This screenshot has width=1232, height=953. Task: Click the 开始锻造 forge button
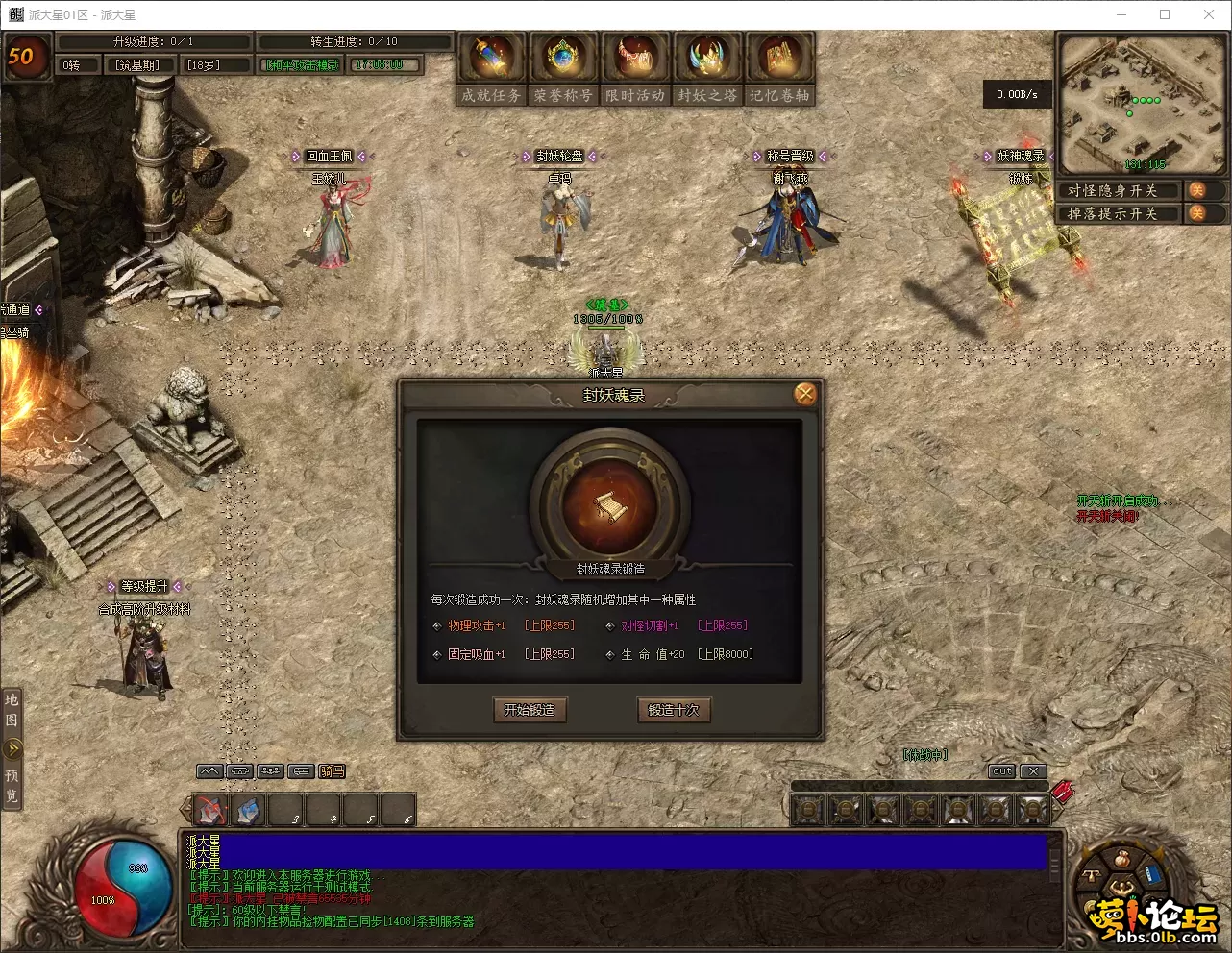click(x=530, y=710)
